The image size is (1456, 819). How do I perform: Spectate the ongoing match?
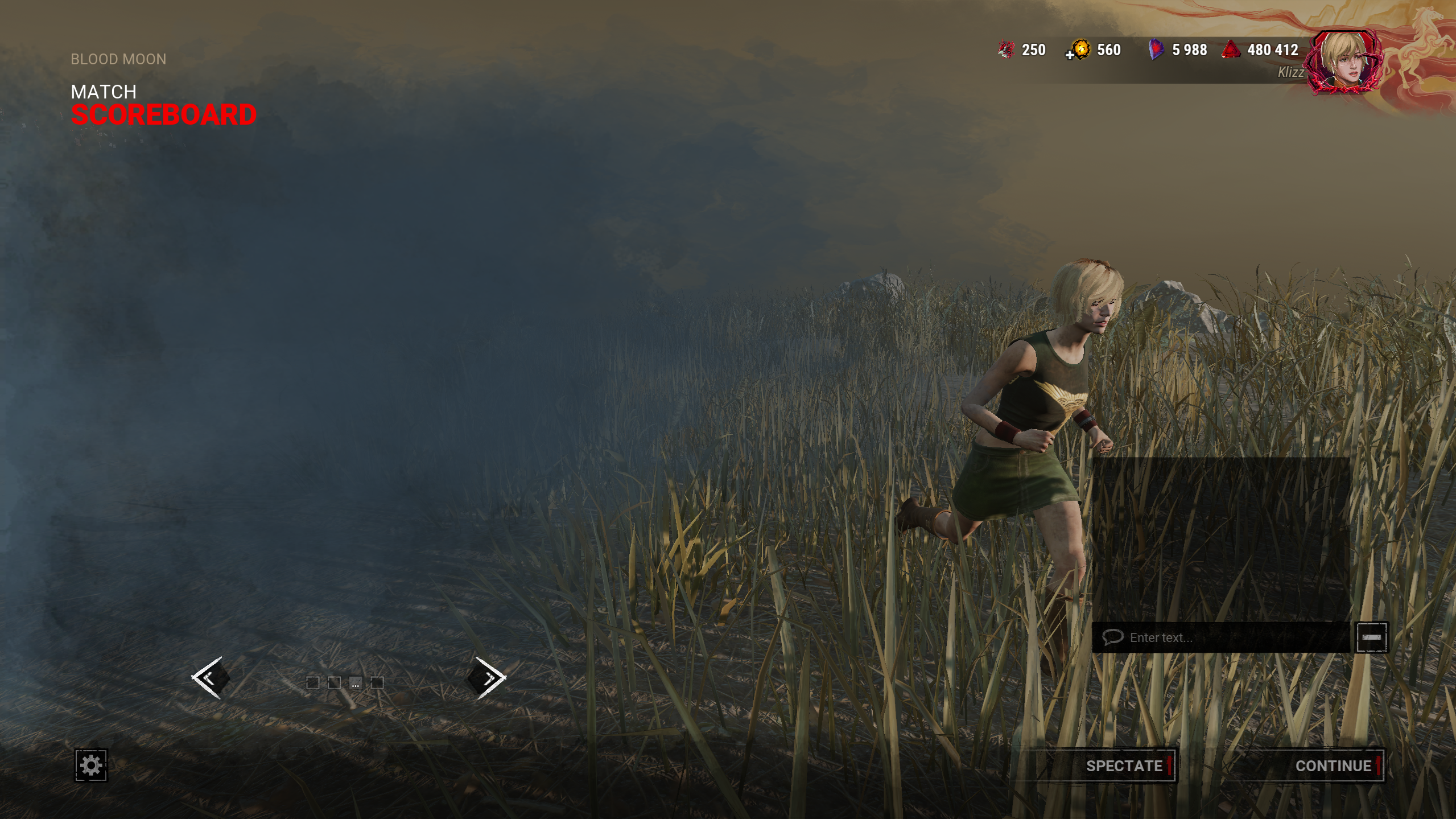pos(1124,766)
